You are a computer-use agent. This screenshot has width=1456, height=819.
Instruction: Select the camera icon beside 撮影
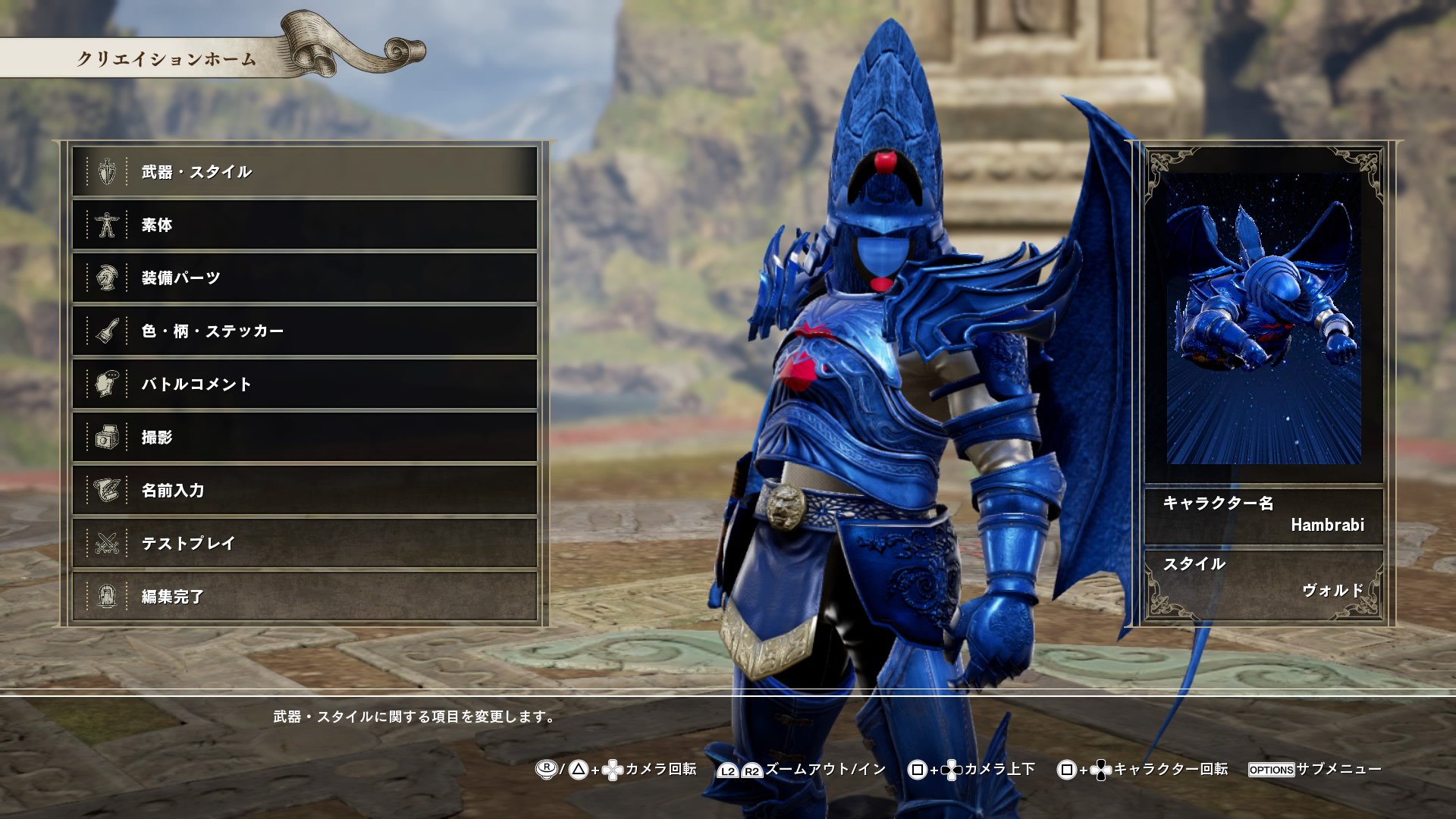(x=106, y=437)
